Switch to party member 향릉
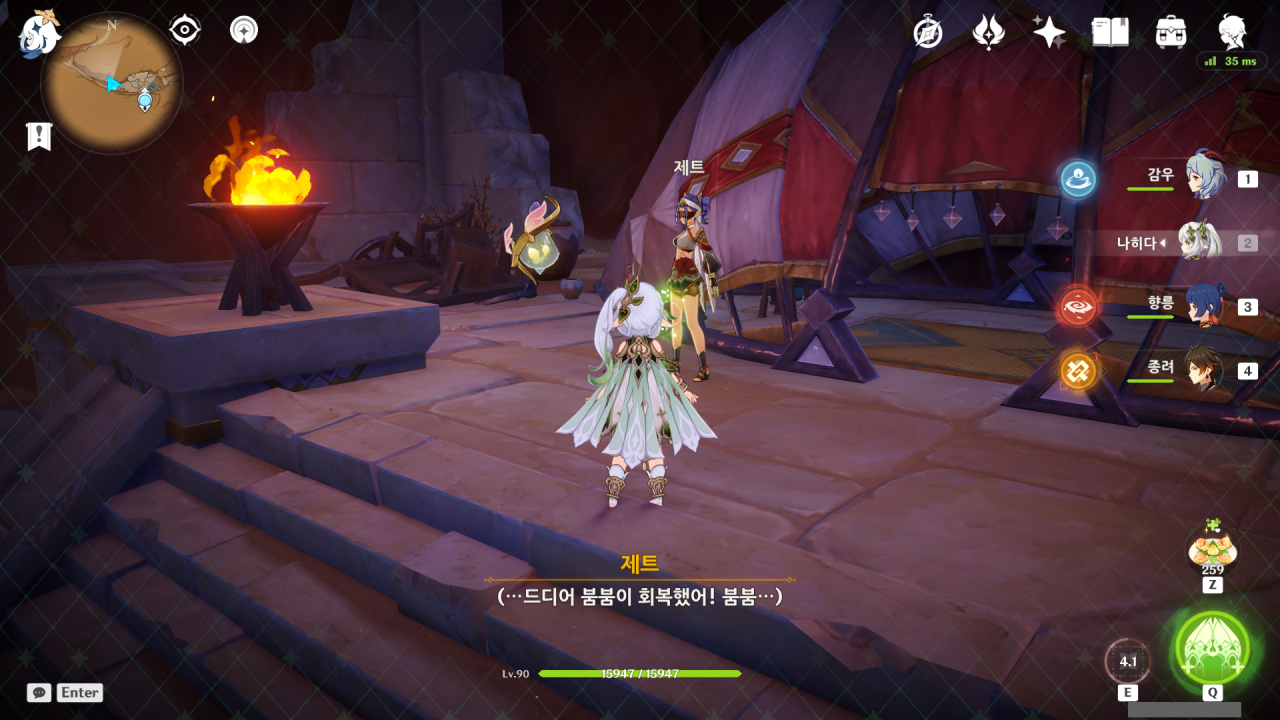 (x=1203, y=306)
